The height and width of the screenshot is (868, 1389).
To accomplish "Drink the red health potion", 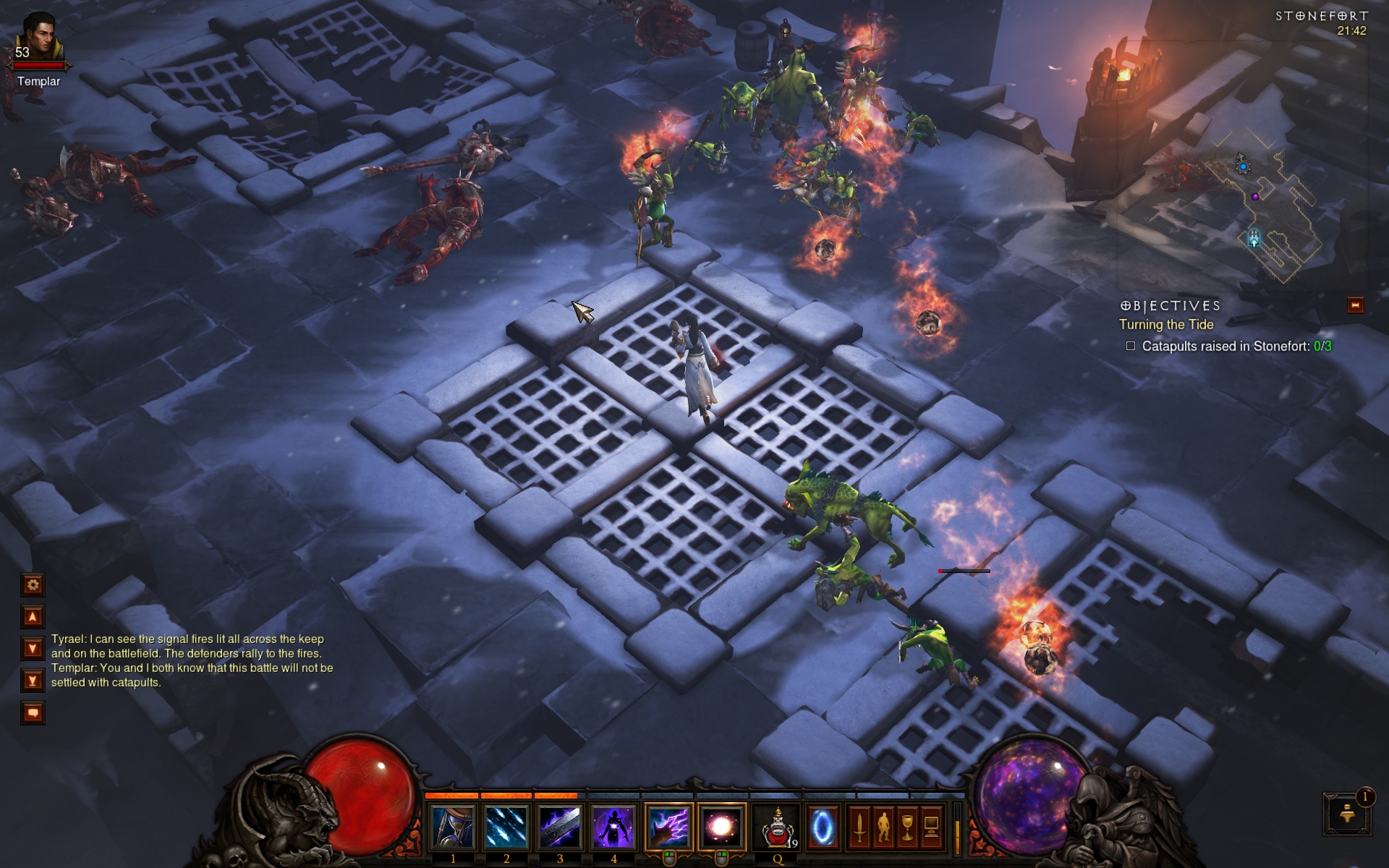I will pos(778,827).
